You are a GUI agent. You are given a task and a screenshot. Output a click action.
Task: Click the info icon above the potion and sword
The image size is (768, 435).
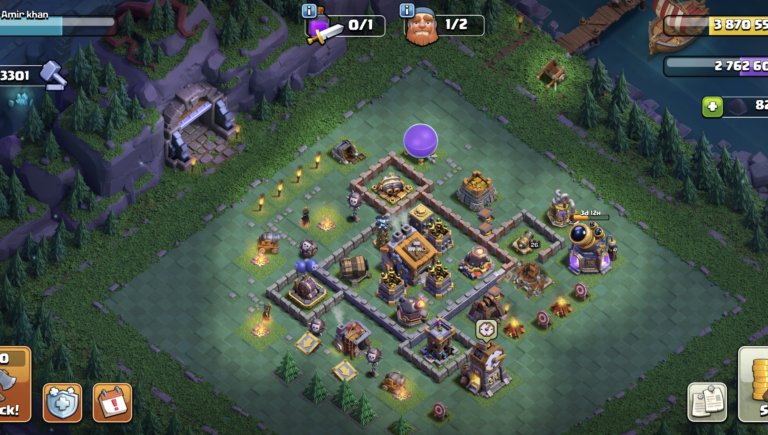click(x=308, y=11)
